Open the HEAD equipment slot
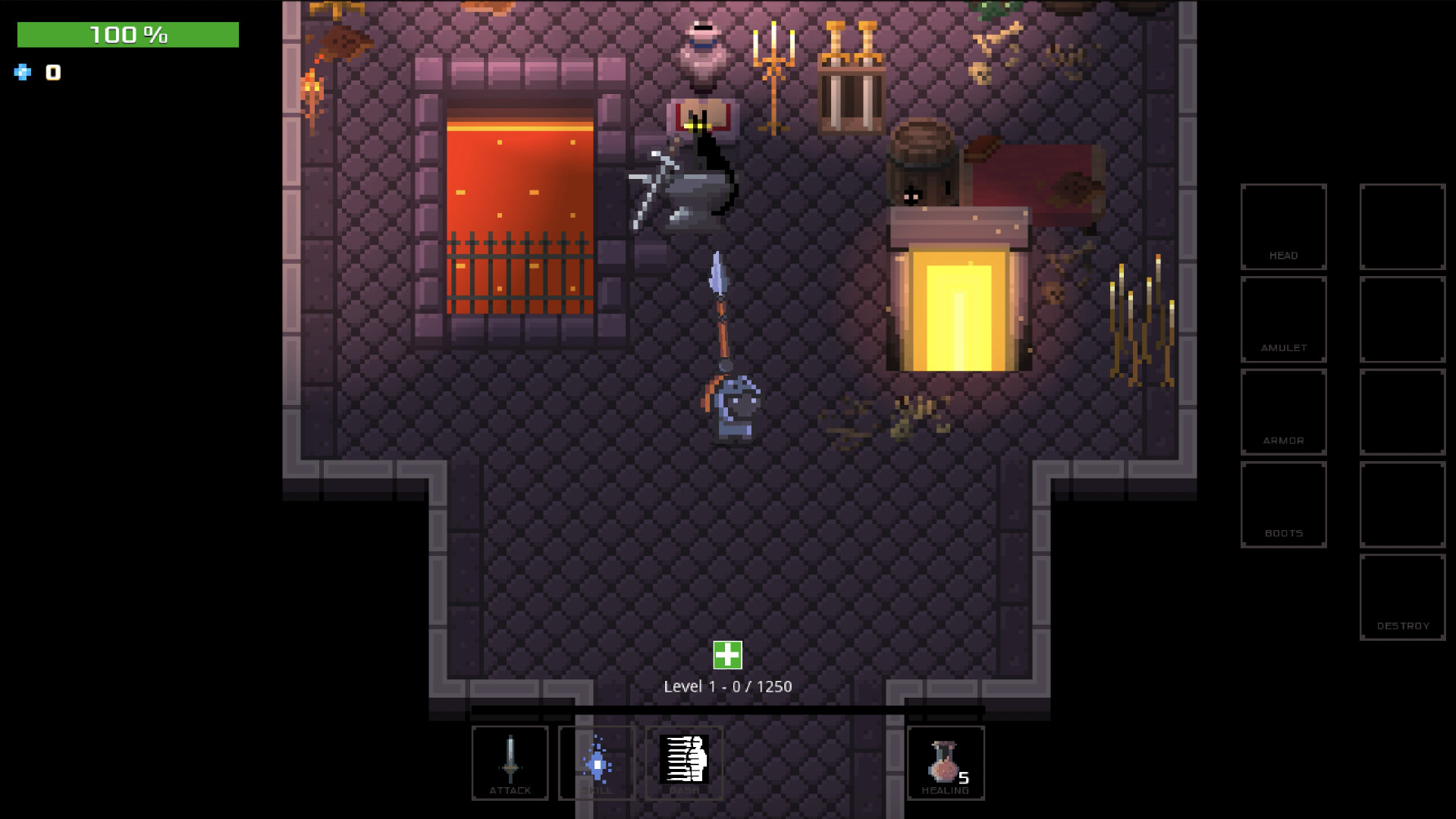This screenshot has width=1456, height=819. 1283,226
